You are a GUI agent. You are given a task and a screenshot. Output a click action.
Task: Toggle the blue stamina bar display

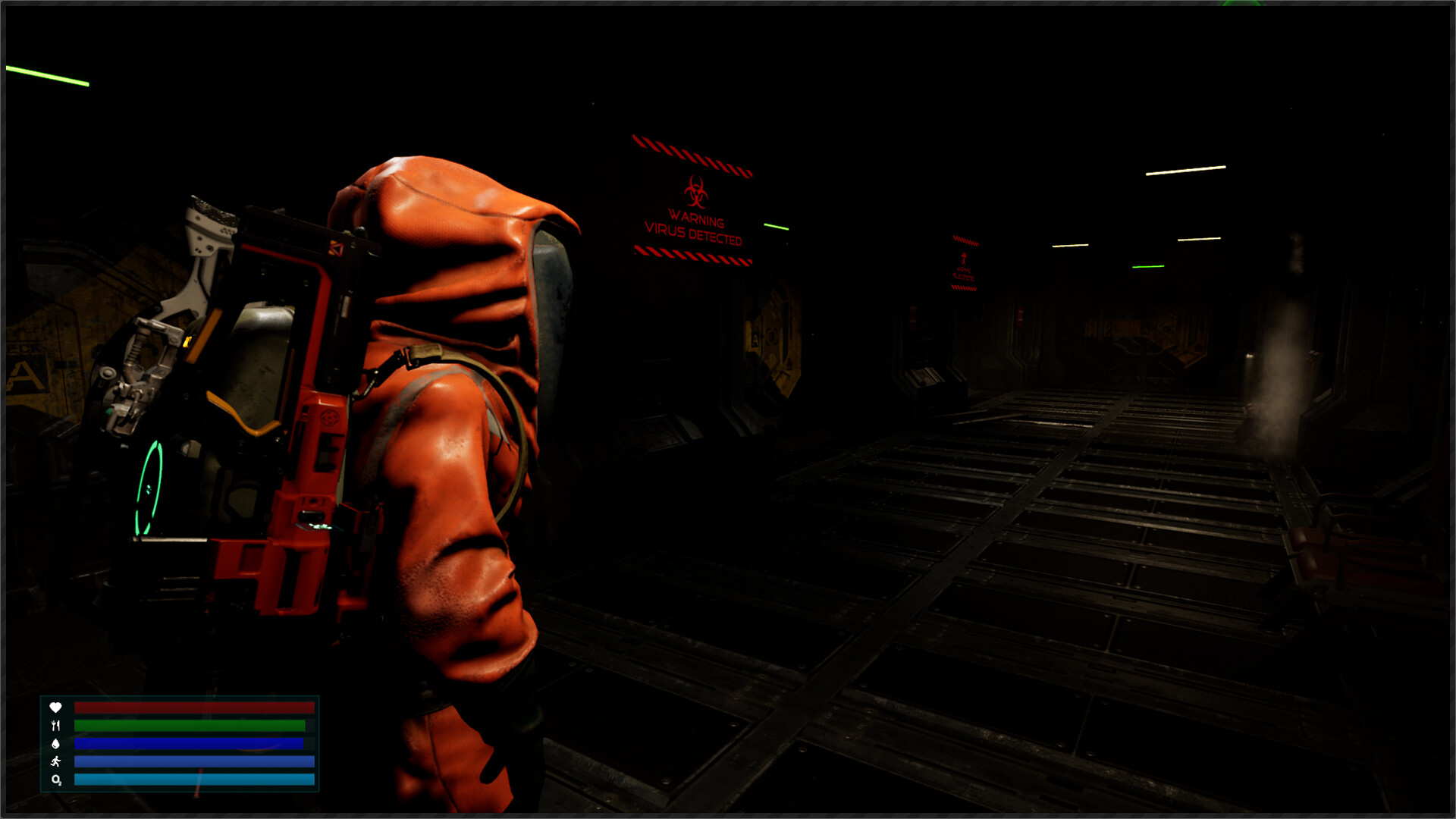tap(193, 763)
